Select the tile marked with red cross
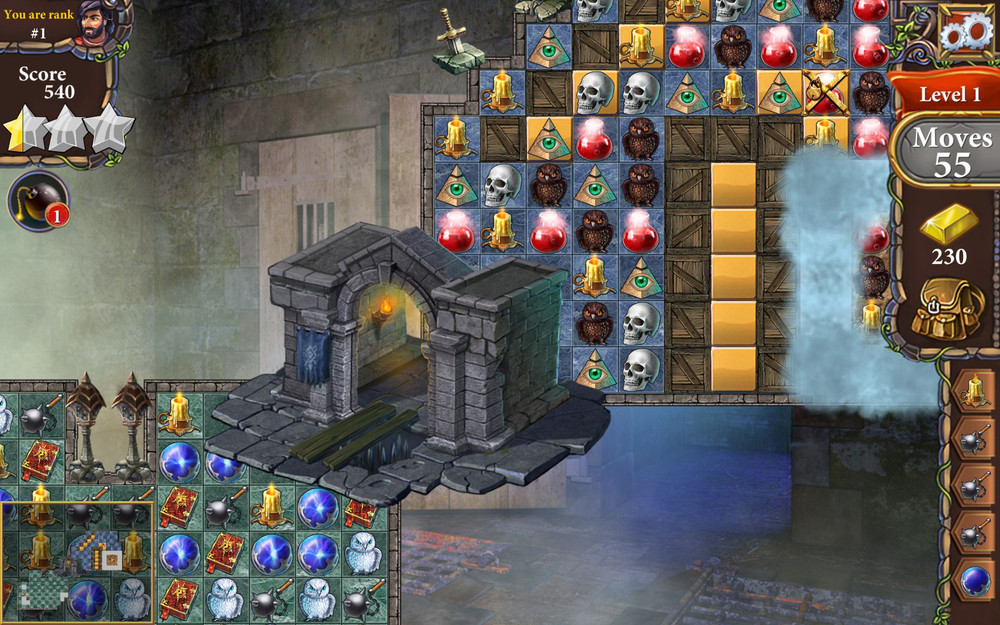This screenshot has height=625, width=1000. tap(825, 92)
